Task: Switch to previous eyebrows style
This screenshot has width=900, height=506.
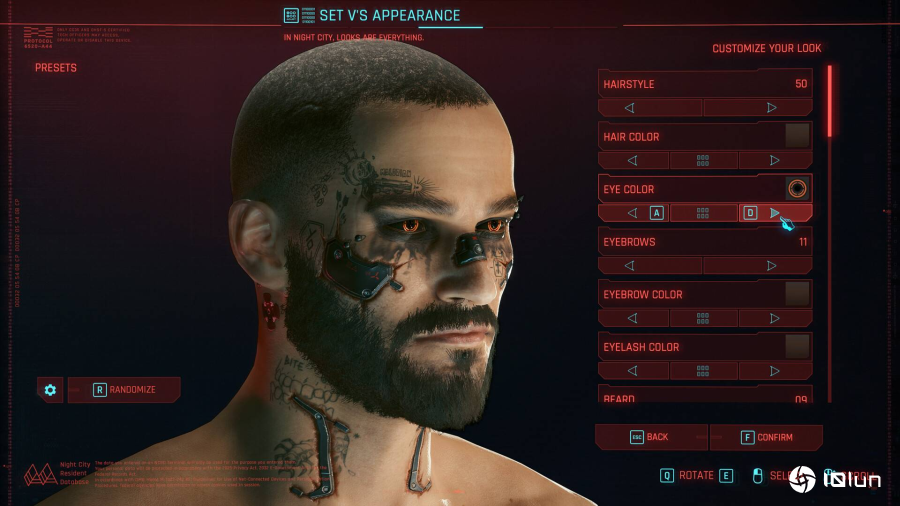Action: [629, 266]
